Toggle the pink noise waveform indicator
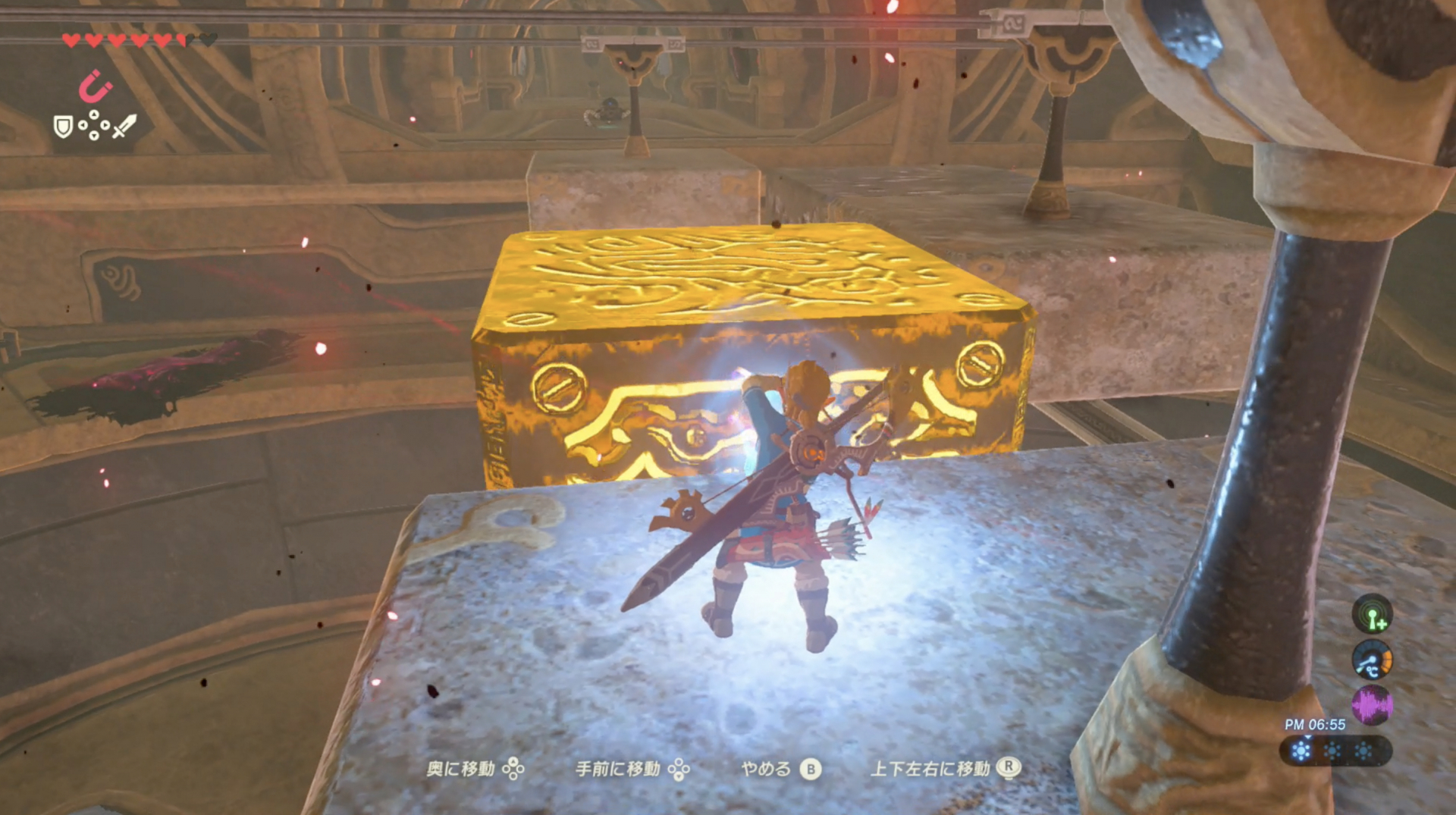The height and width of the screenshot is (815, 1456). coord(1372,703)
